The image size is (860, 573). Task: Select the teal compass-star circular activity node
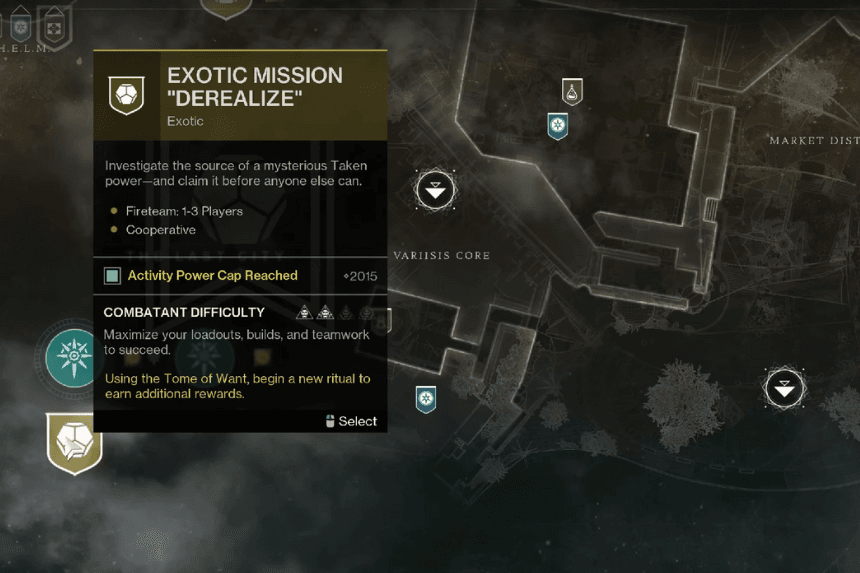74,358
